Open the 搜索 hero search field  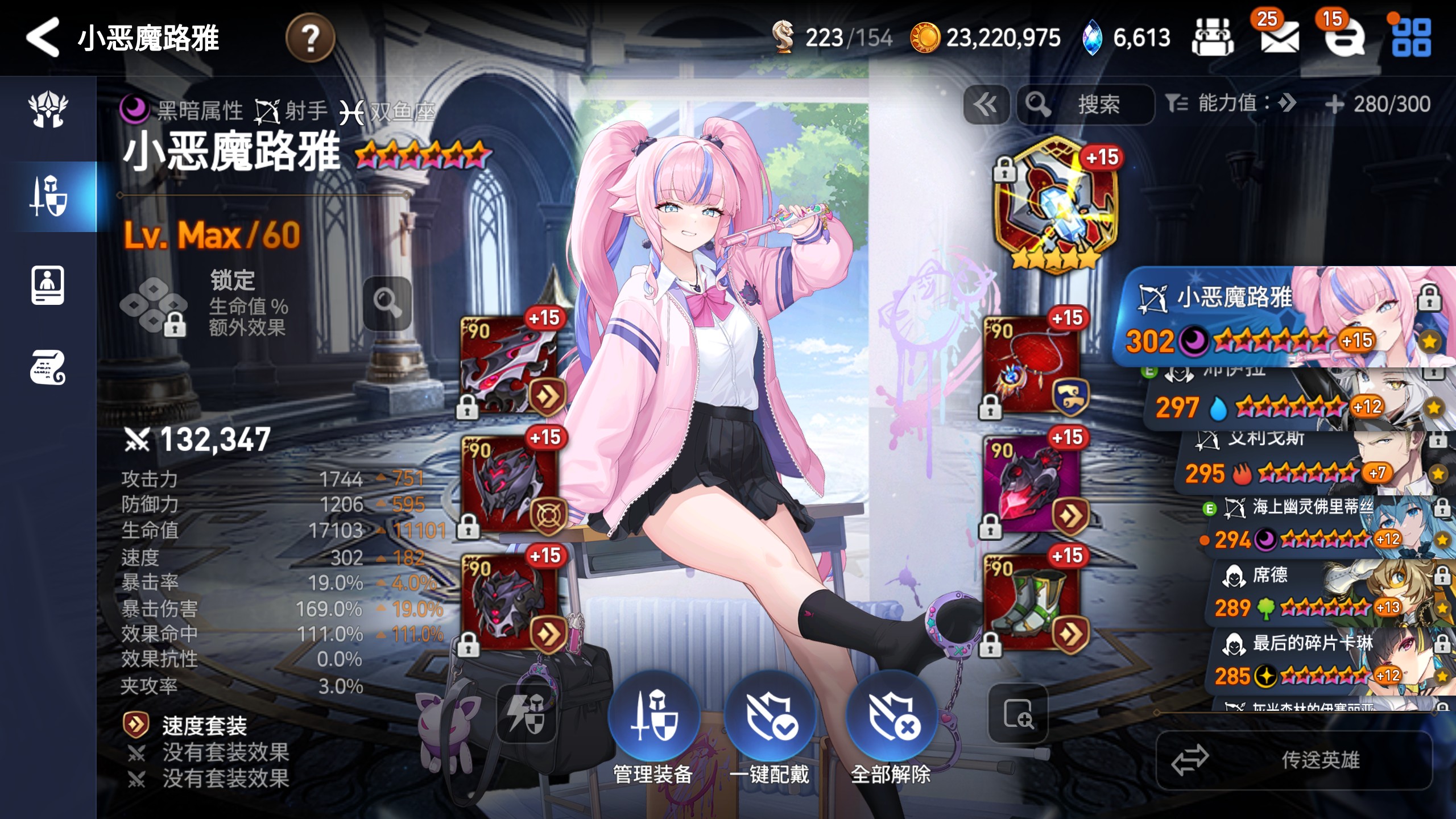pyautogui.click(x=1085, y=105)
